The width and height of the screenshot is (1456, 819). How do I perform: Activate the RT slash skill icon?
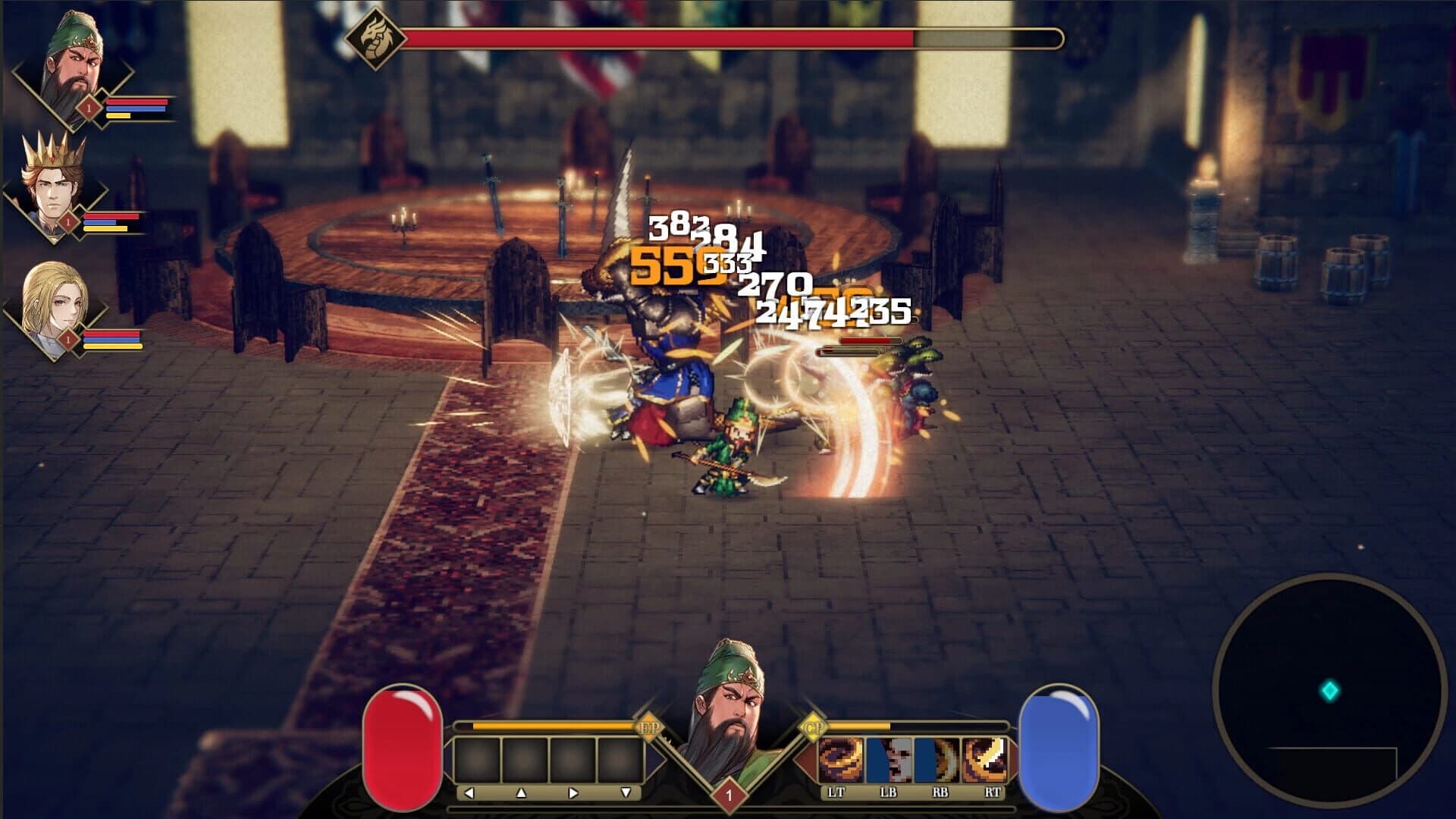984,758
